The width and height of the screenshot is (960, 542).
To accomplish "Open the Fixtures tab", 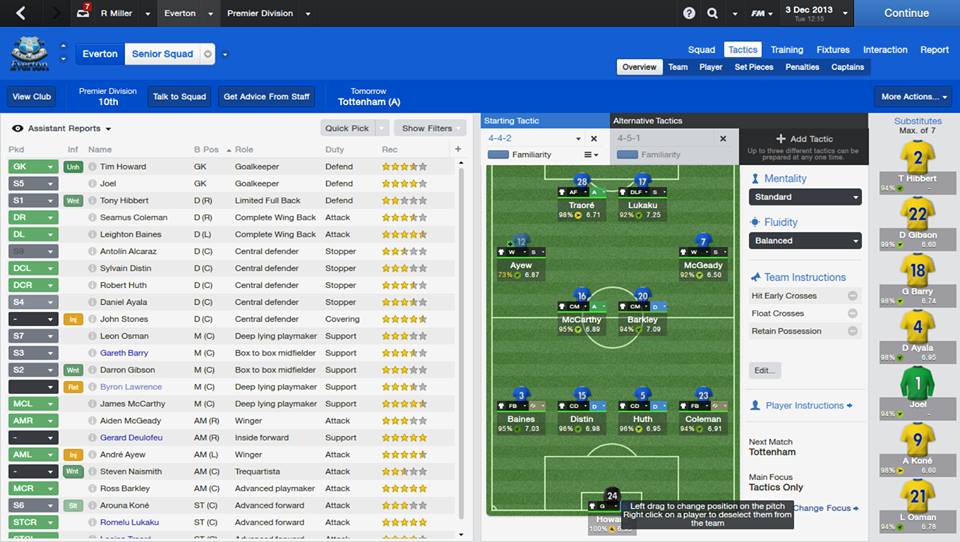I will click(832, 49).
